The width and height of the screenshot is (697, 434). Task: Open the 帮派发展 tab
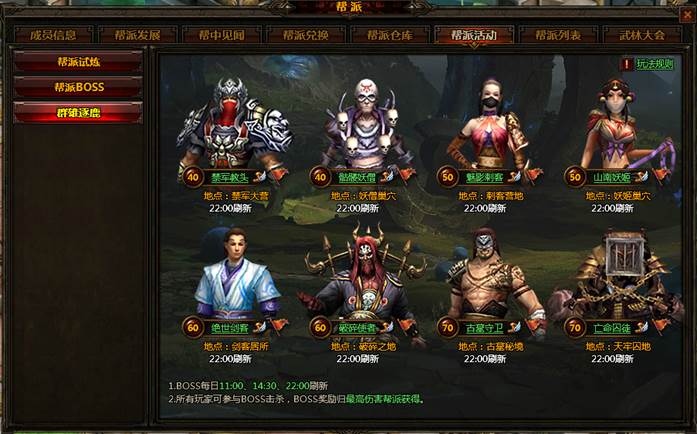pos(137,35)
